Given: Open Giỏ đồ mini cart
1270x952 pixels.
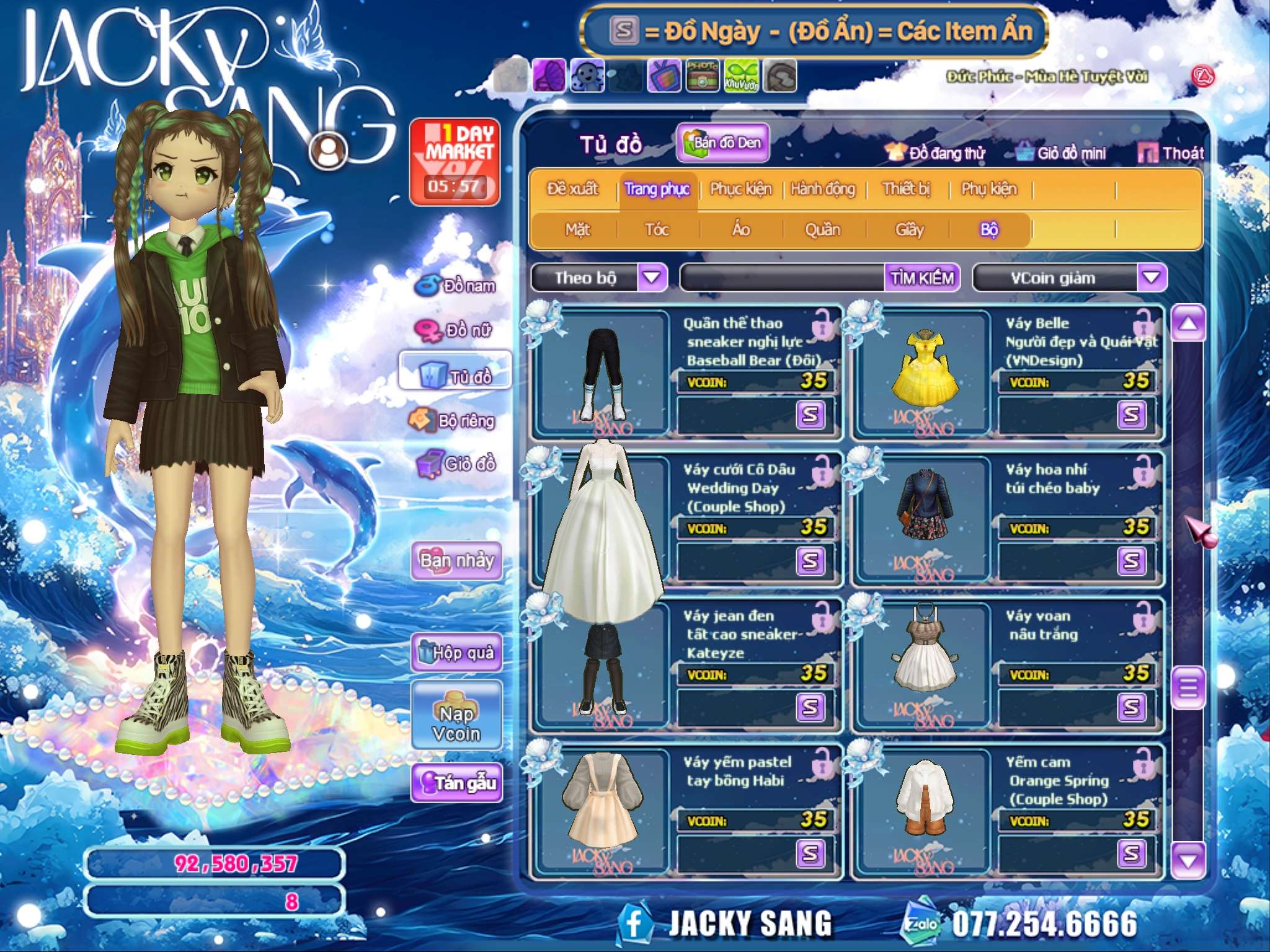Looking at the screenshot, I should click(x=1062, y=153).
